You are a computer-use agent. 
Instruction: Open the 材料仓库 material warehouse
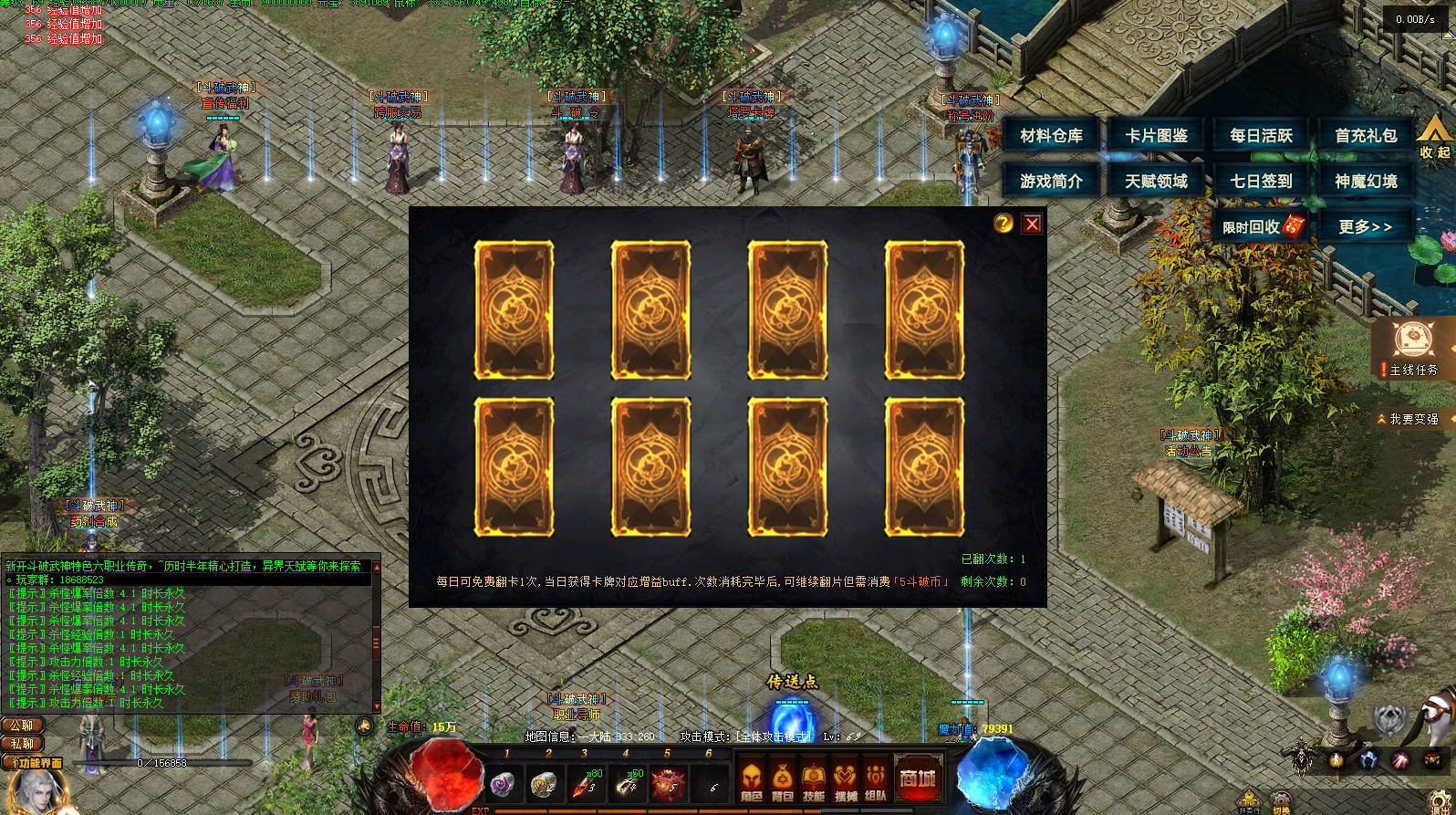point(1051,136)
